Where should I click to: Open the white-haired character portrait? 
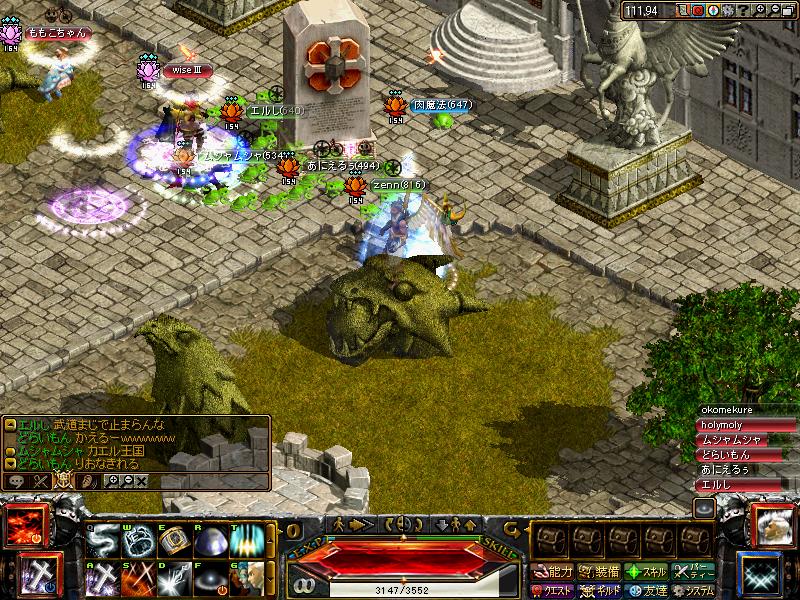(x=772, y=526)
